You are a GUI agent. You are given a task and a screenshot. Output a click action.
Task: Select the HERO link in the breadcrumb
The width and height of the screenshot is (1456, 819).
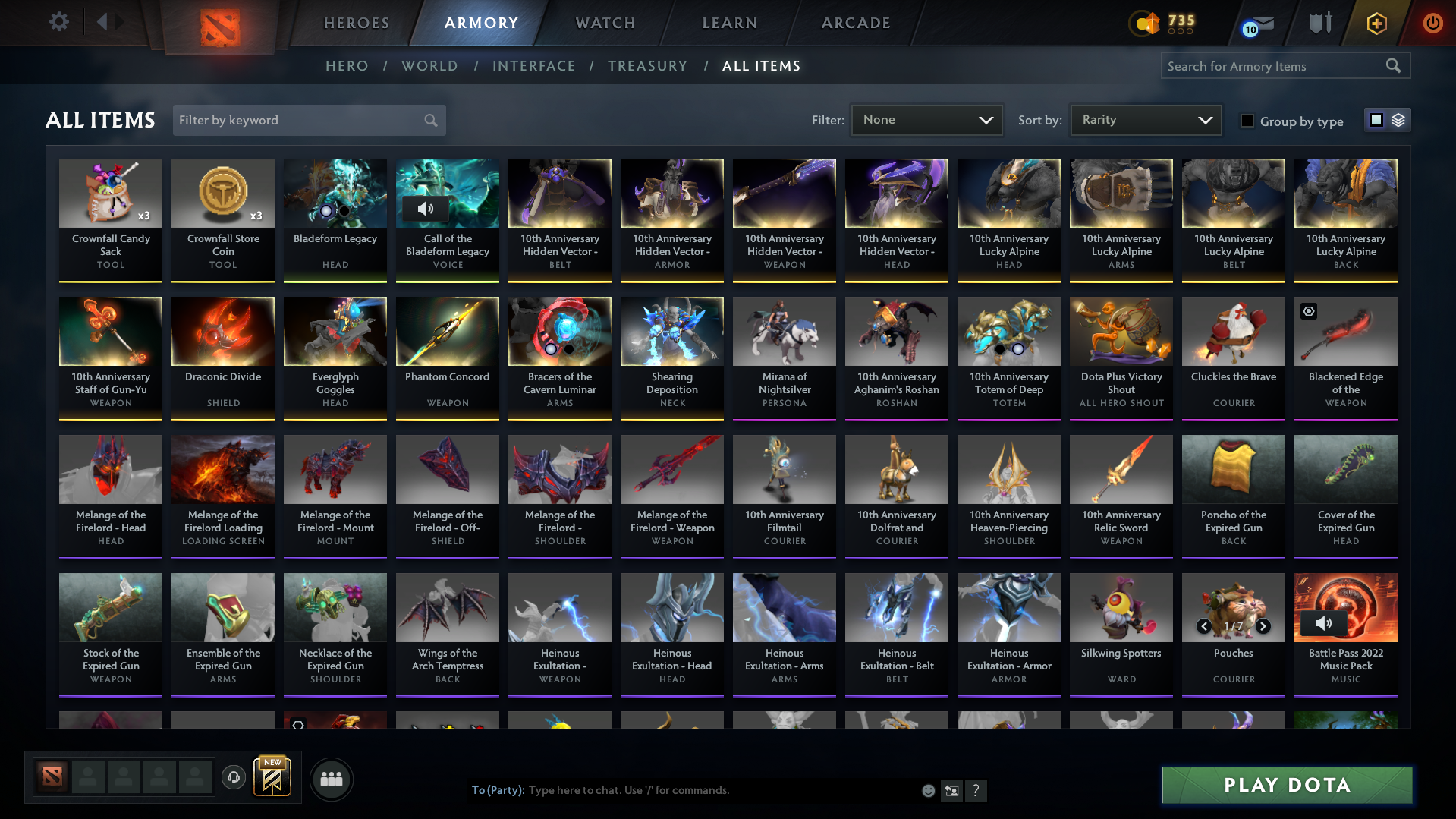click(x=347, y=66)
